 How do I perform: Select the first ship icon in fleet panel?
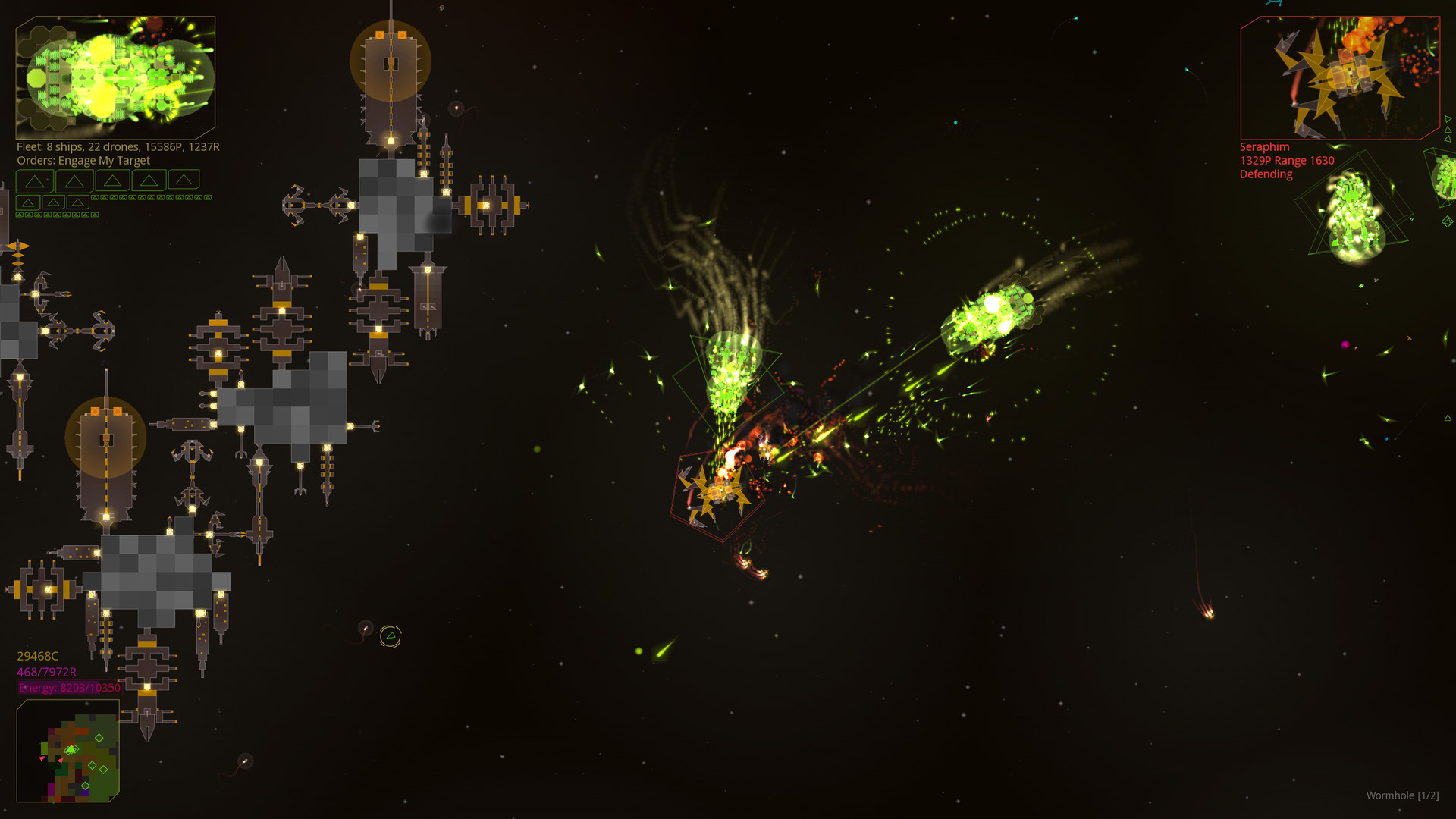tap(35, 180)
